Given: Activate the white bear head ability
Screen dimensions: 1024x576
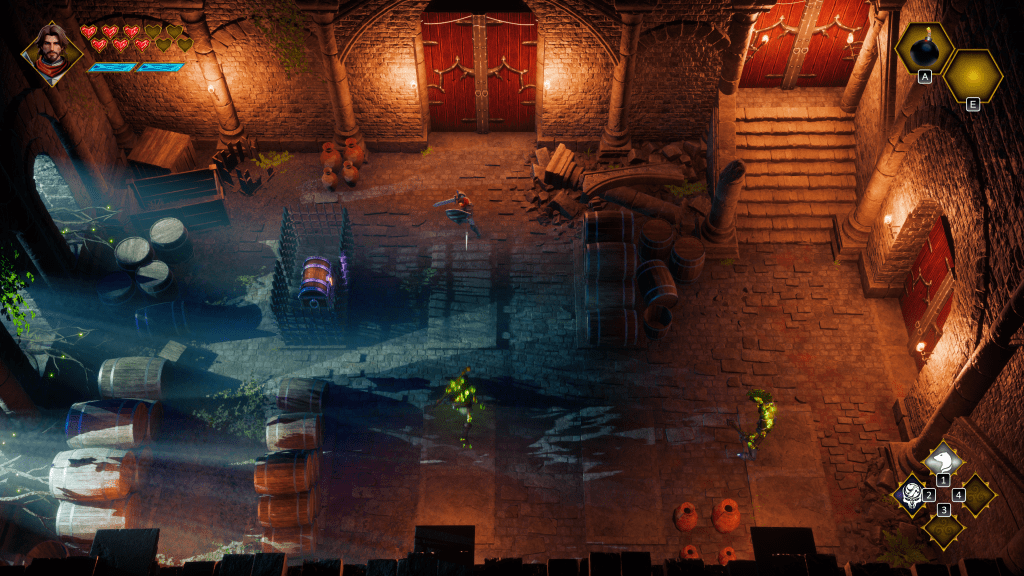Looking at the screenshot, I should point(943,461).
